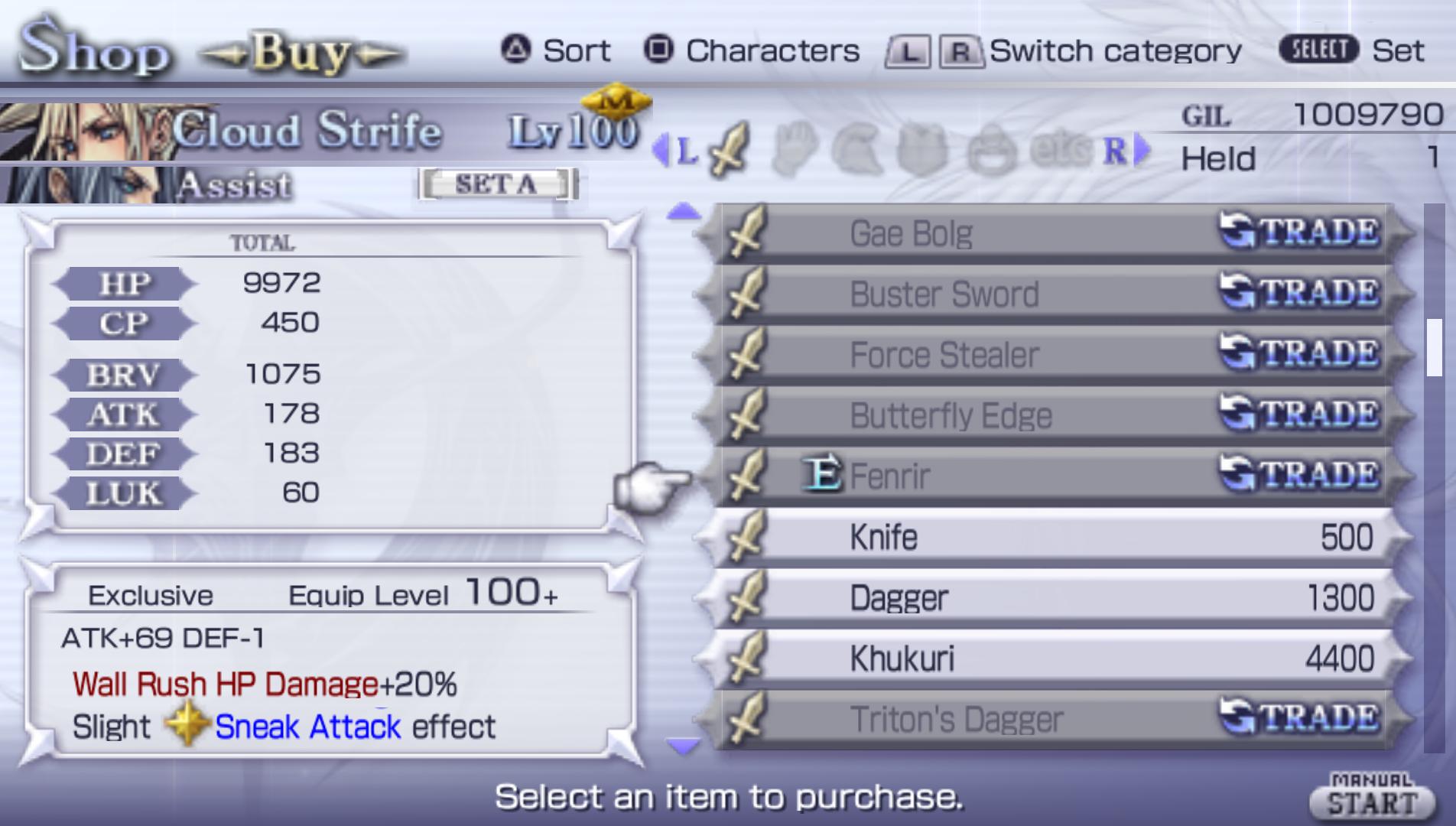Click the list's scroll-down arrow

[x=683, y=745]
